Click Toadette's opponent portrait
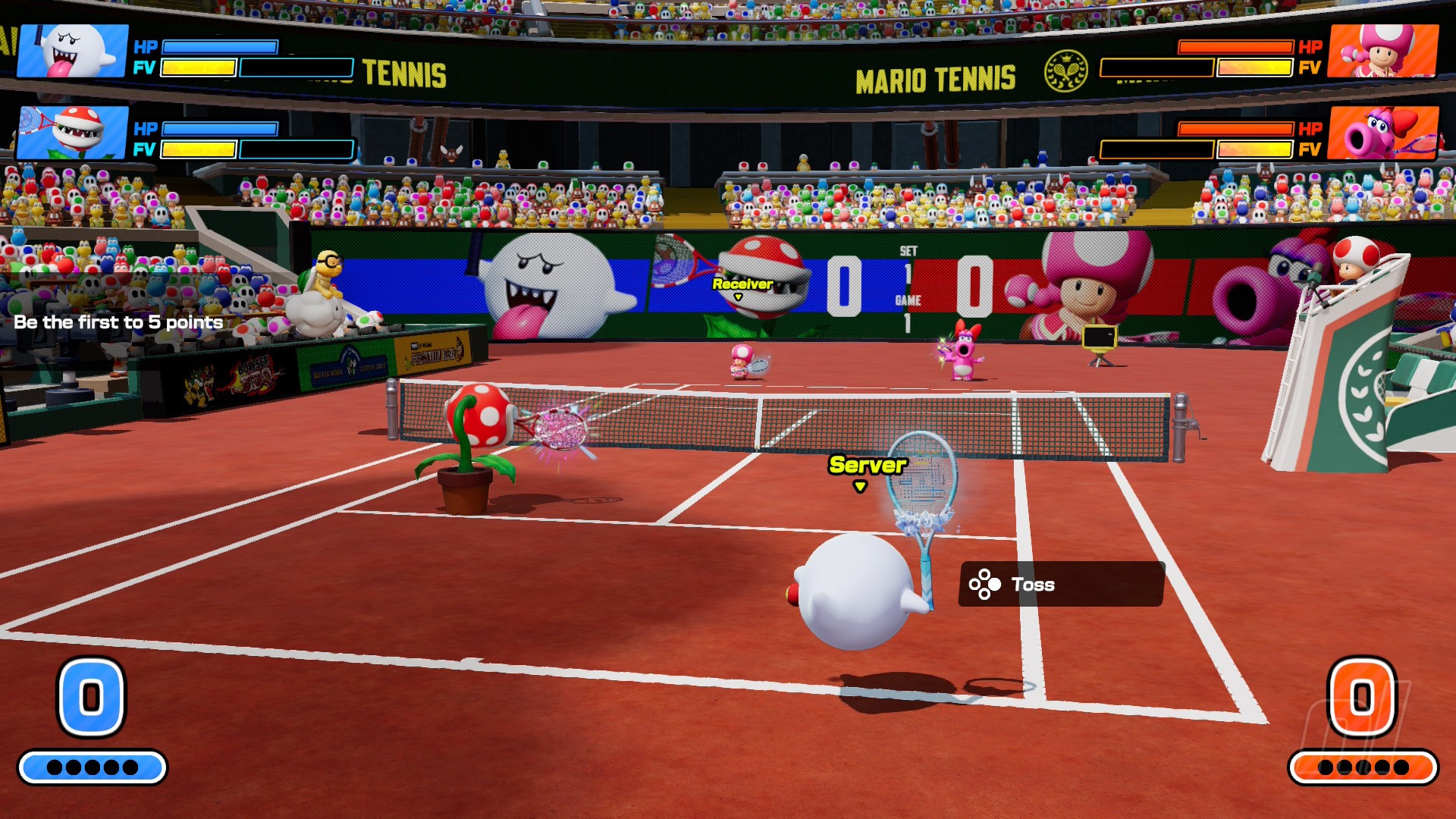Screen dimensions: 1456x819 click(x=1383, y=51)
